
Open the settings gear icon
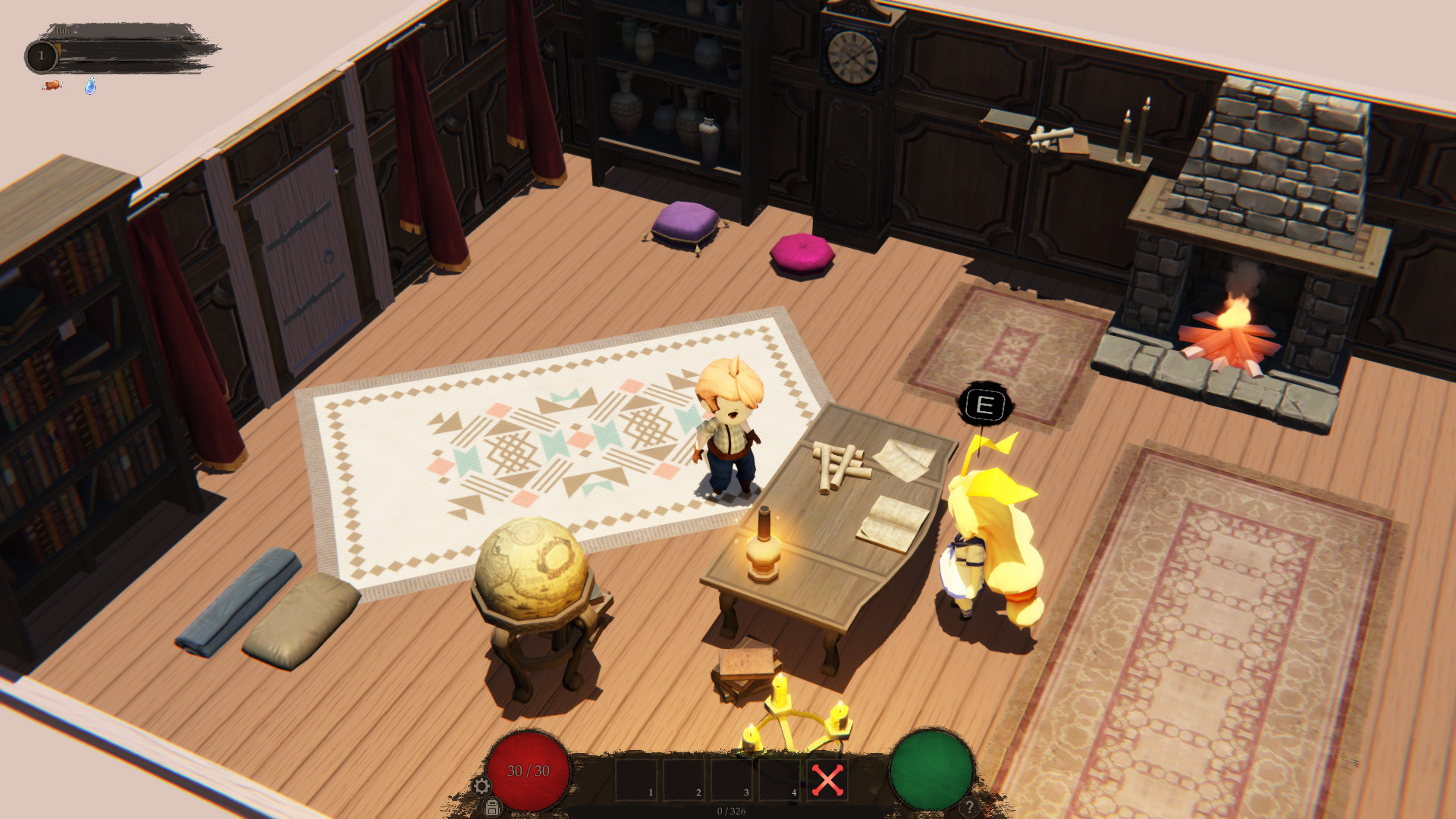point(482,787)
